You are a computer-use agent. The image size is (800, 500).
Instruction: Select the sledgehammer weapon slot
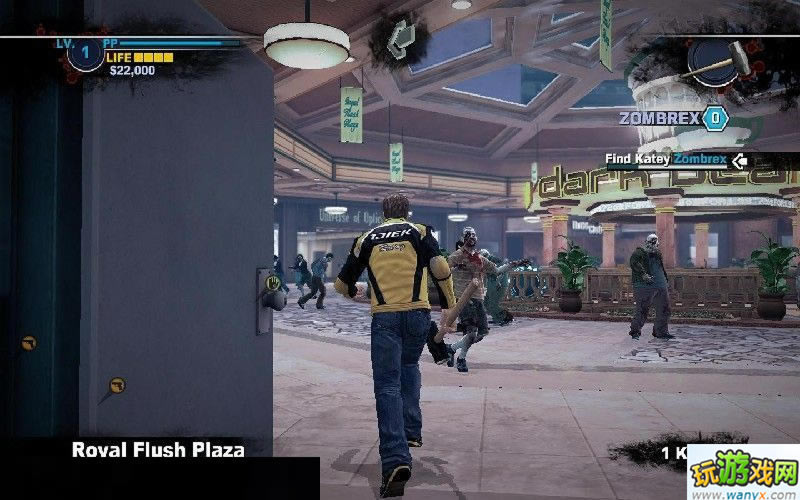pos(724,60)
